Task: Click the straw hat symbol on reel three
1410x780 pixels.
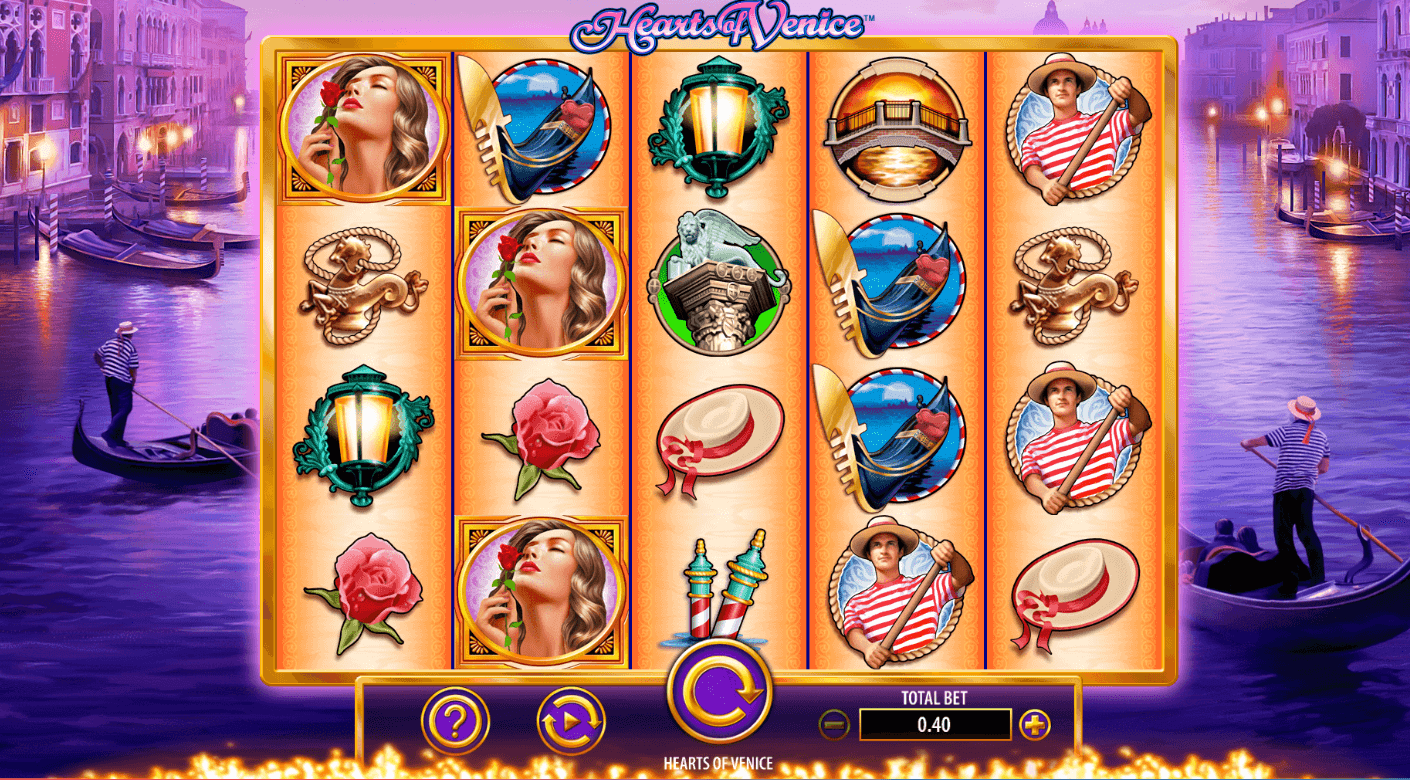Action: 716,435
